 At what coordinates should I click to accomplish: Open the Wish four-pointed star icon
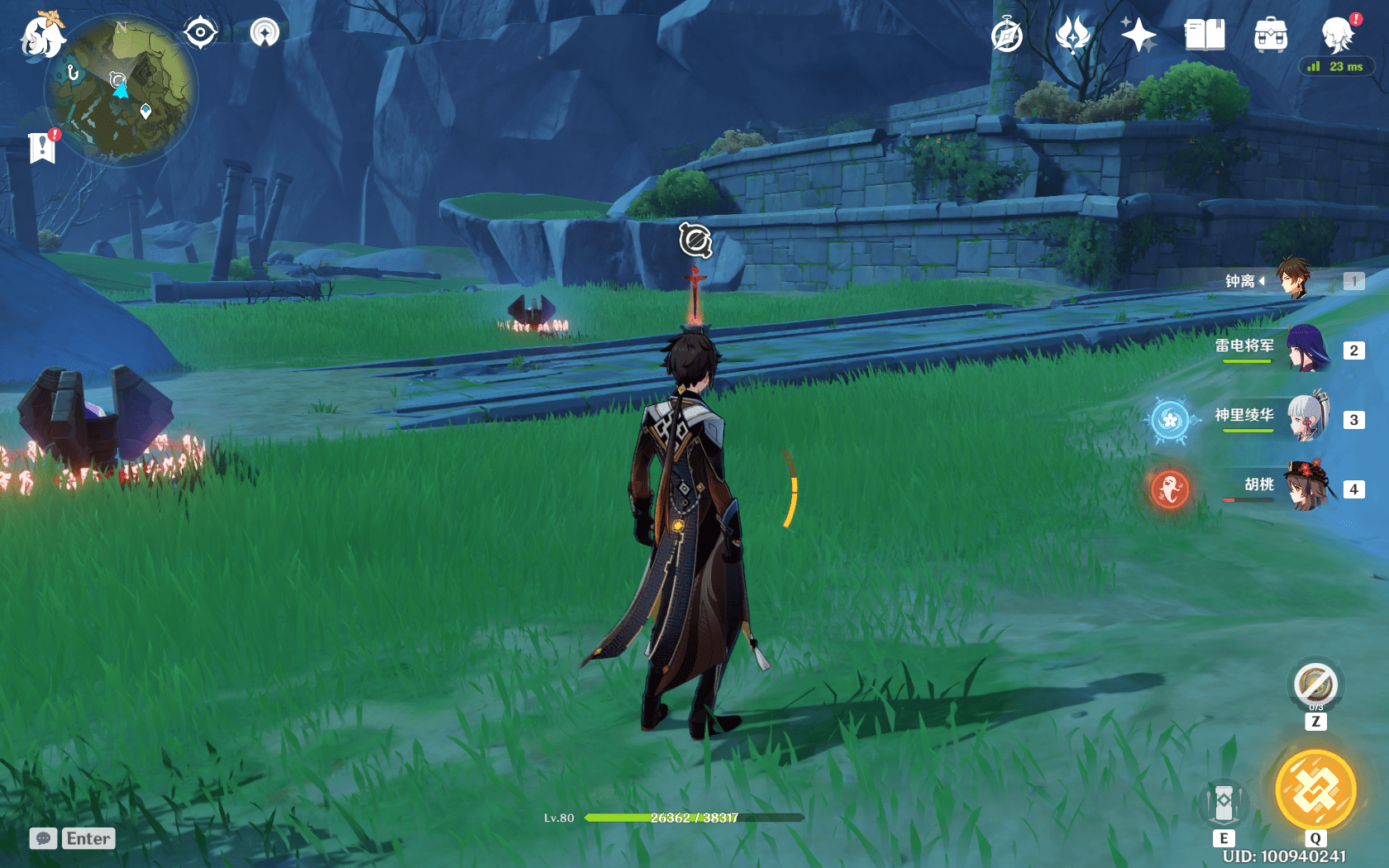(1138, 36)
